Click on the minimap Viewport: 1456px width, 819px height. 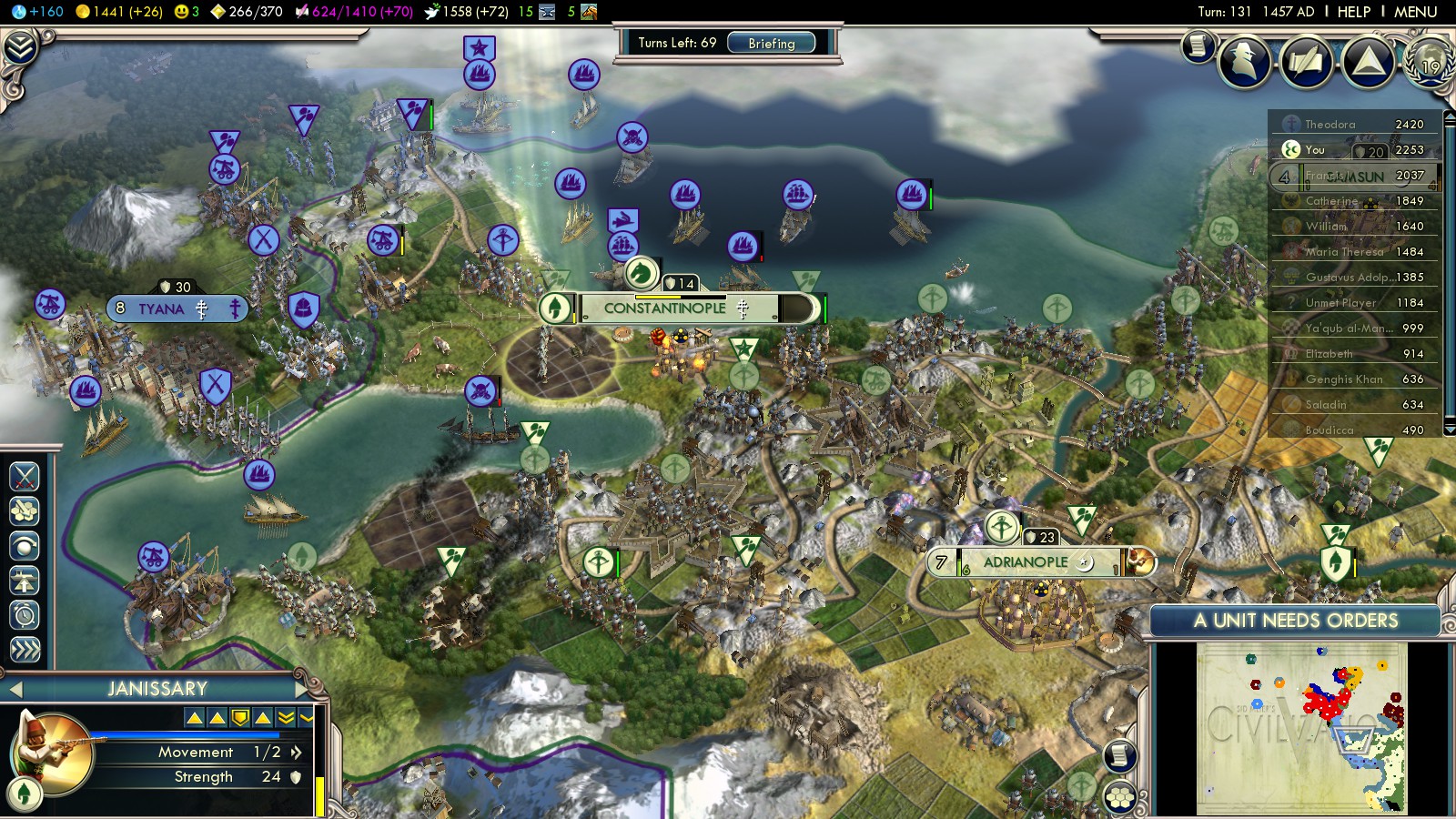click(x=1301, y=726)
